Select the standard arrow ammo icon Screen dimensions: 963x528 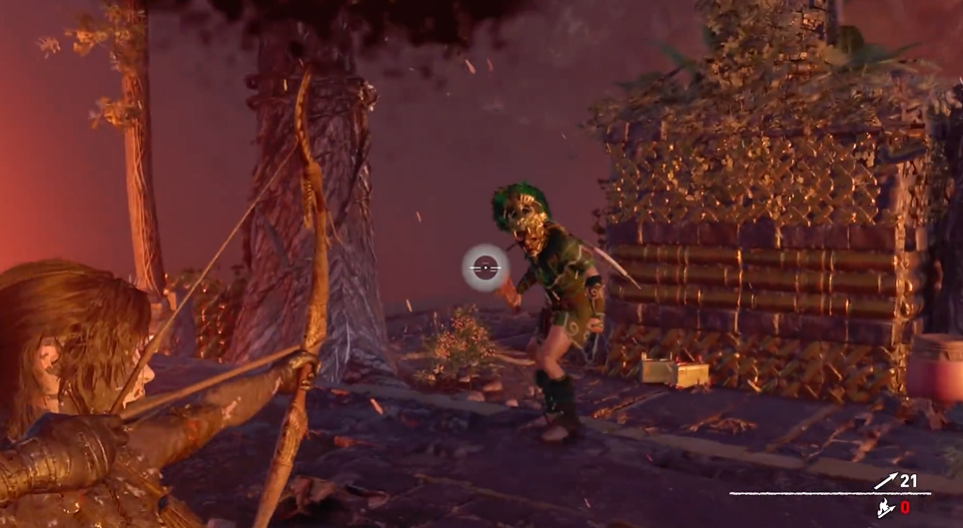click(885, 481)
